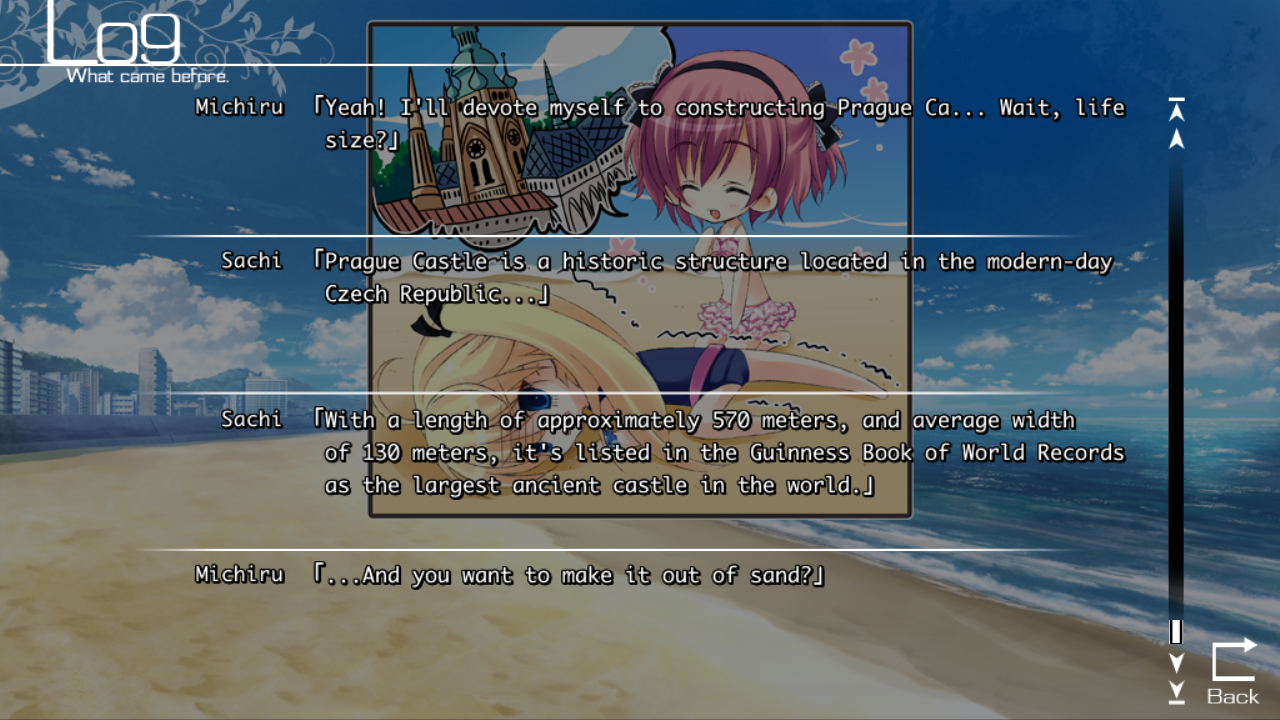Jump to the bottom of the log

point(1176,692)
